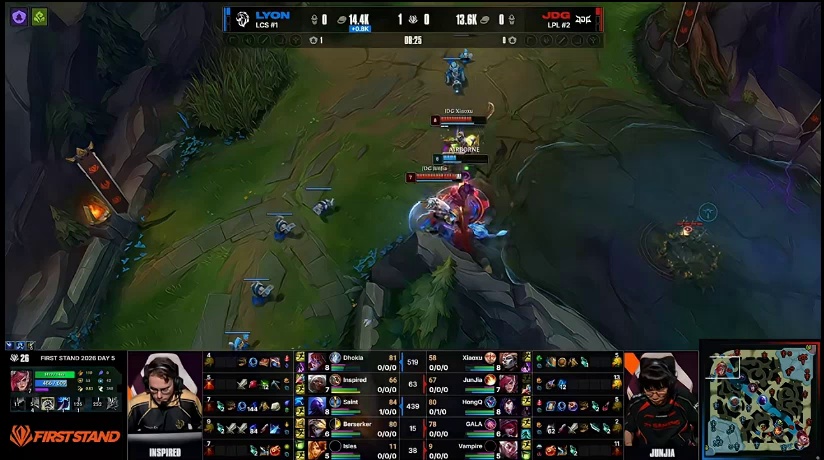This screenshot has width=824, height=460.
Task: Click the First Stand tournament logo
Action: click(x=64, y=436)
